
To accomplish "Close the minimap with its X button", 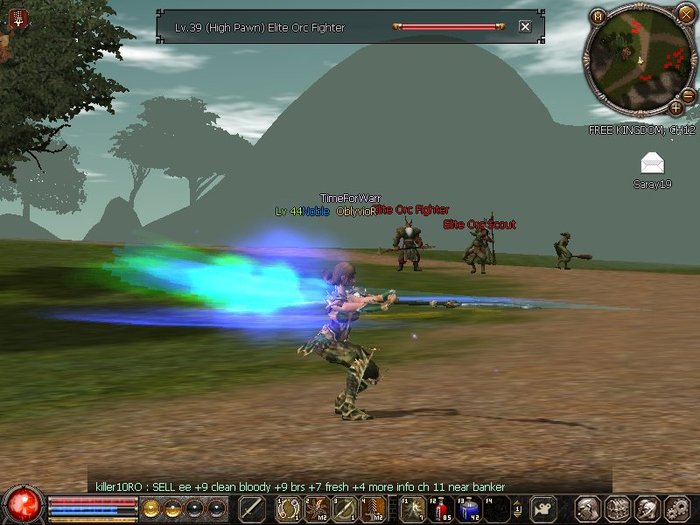I will point(685,12).
